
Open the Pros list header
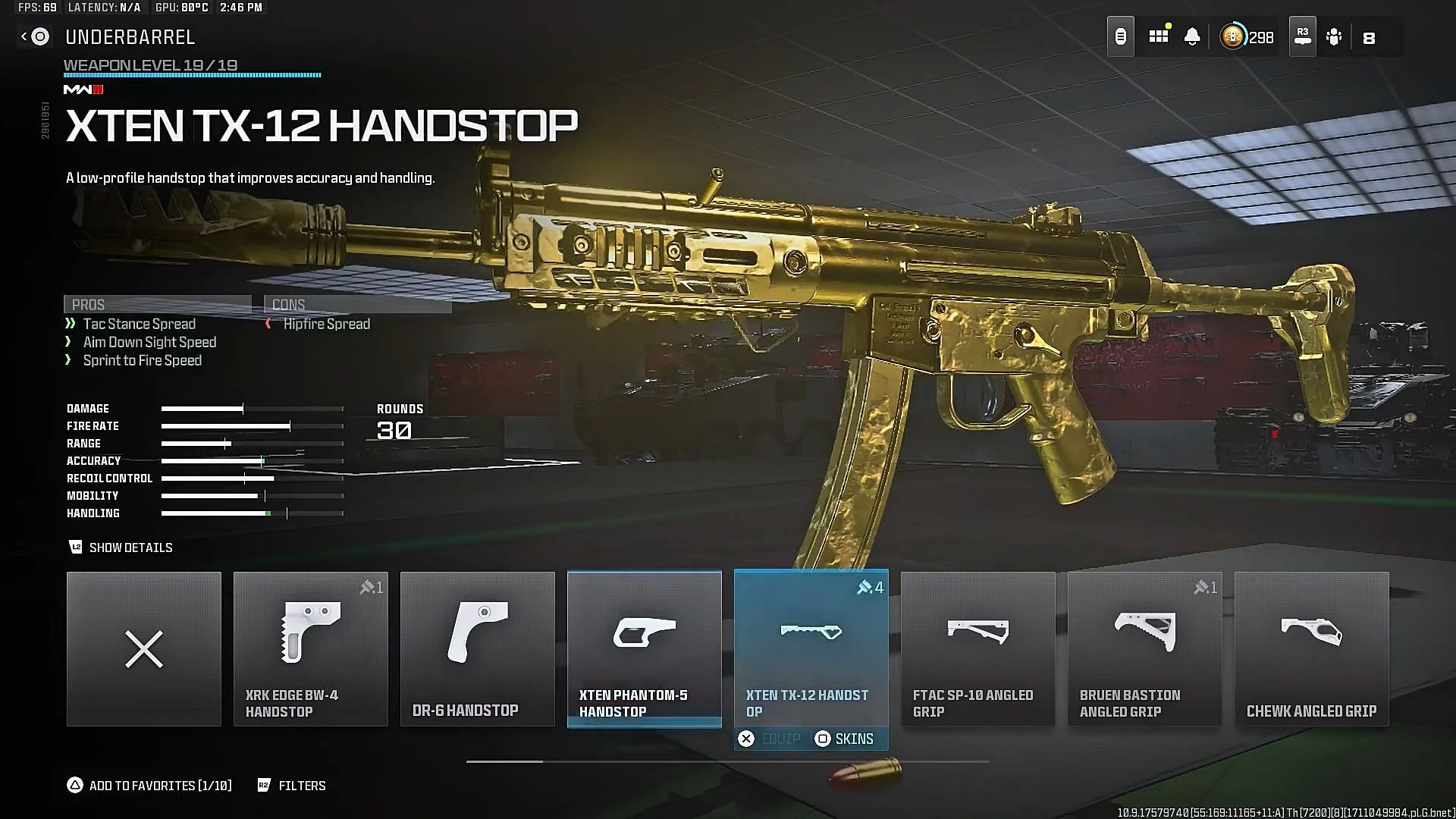157,304
